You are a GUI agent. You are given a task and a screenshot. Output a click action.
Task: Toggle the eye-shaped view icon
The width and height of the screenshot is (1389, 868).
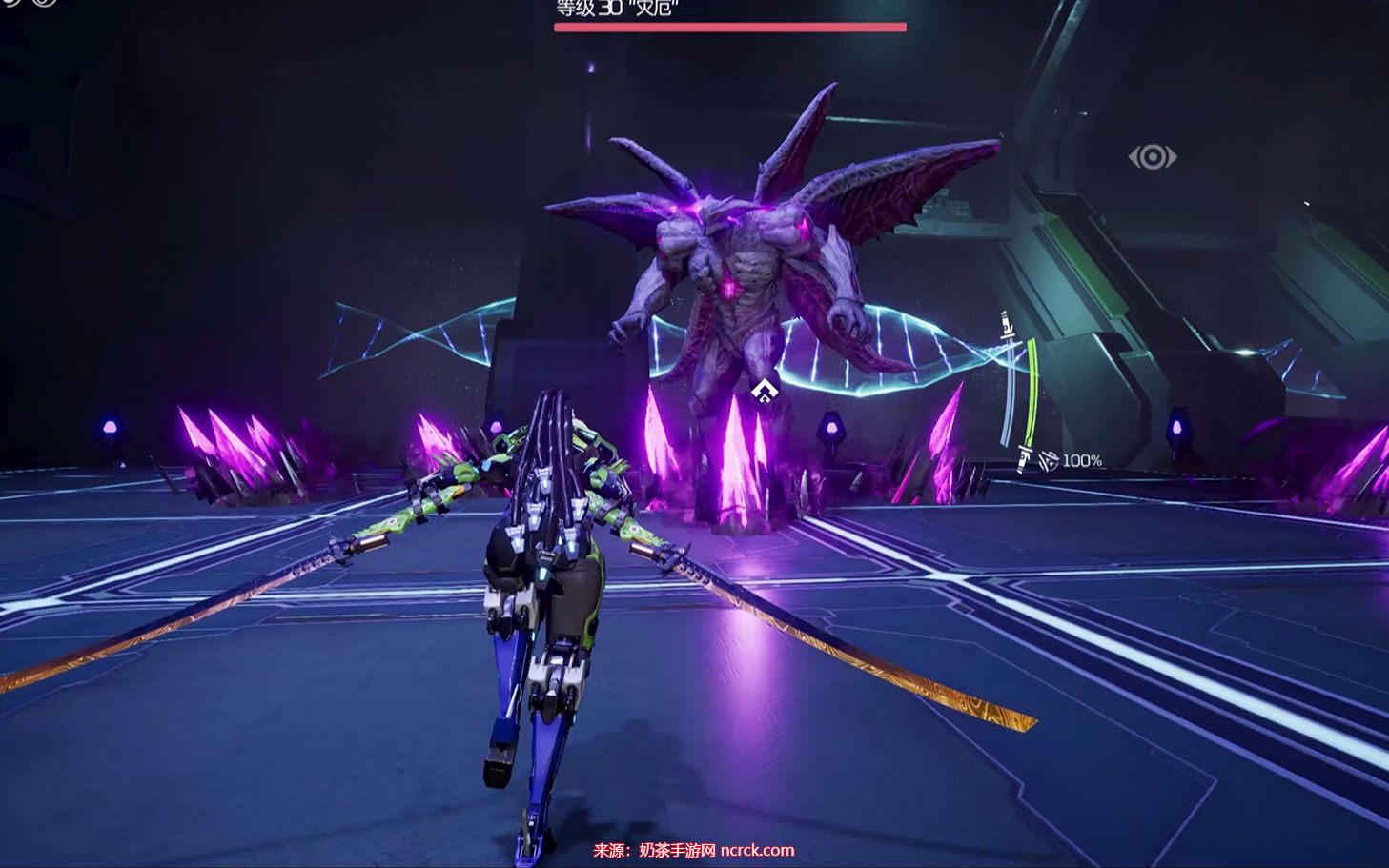coord(1152,156)
